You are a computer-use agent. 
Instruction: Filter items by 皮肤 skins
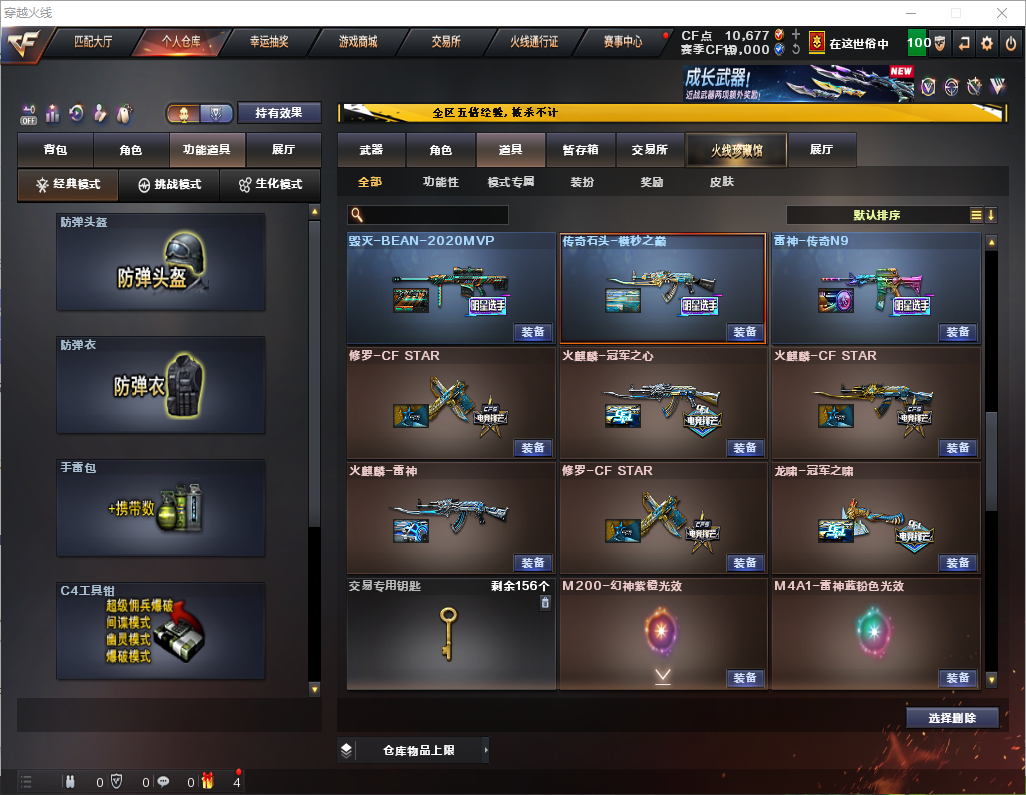(721, 182)
